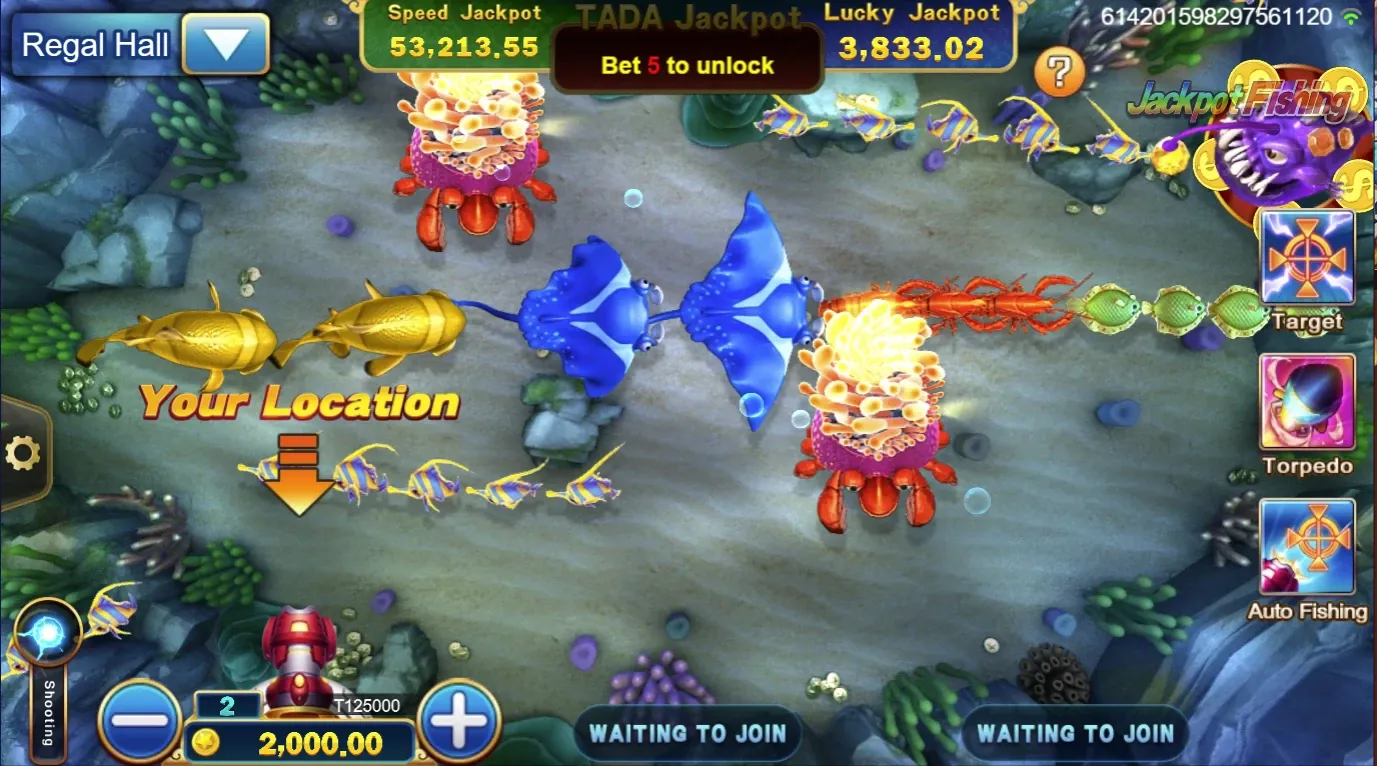The image size is (1377, 766).
Task: Increase the bet with plus button
Action: (459, 719)
